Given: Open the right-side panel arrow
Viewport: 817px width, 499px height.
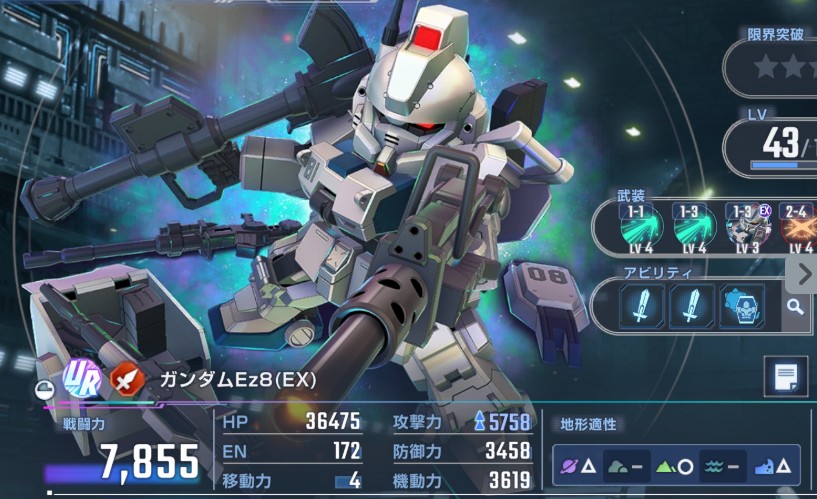Looking at the screenshot, I should pyautogui.click(x=806, y=274).
